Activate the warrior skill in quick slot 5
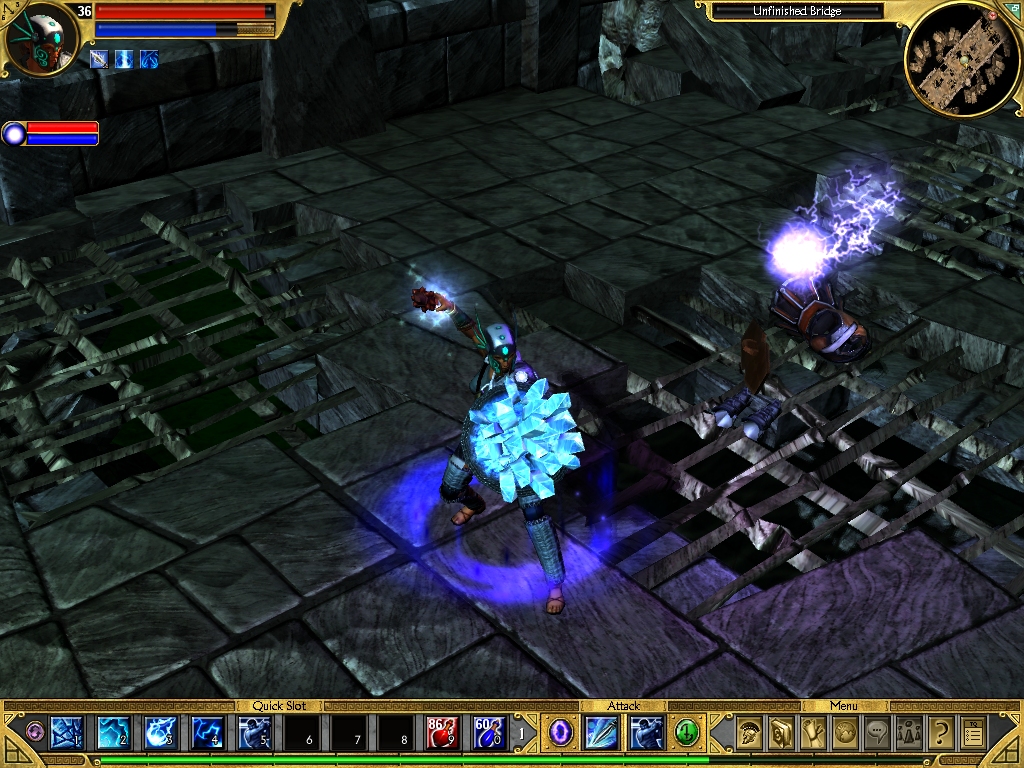This screenshot has height=768, width=1024. 255,733
